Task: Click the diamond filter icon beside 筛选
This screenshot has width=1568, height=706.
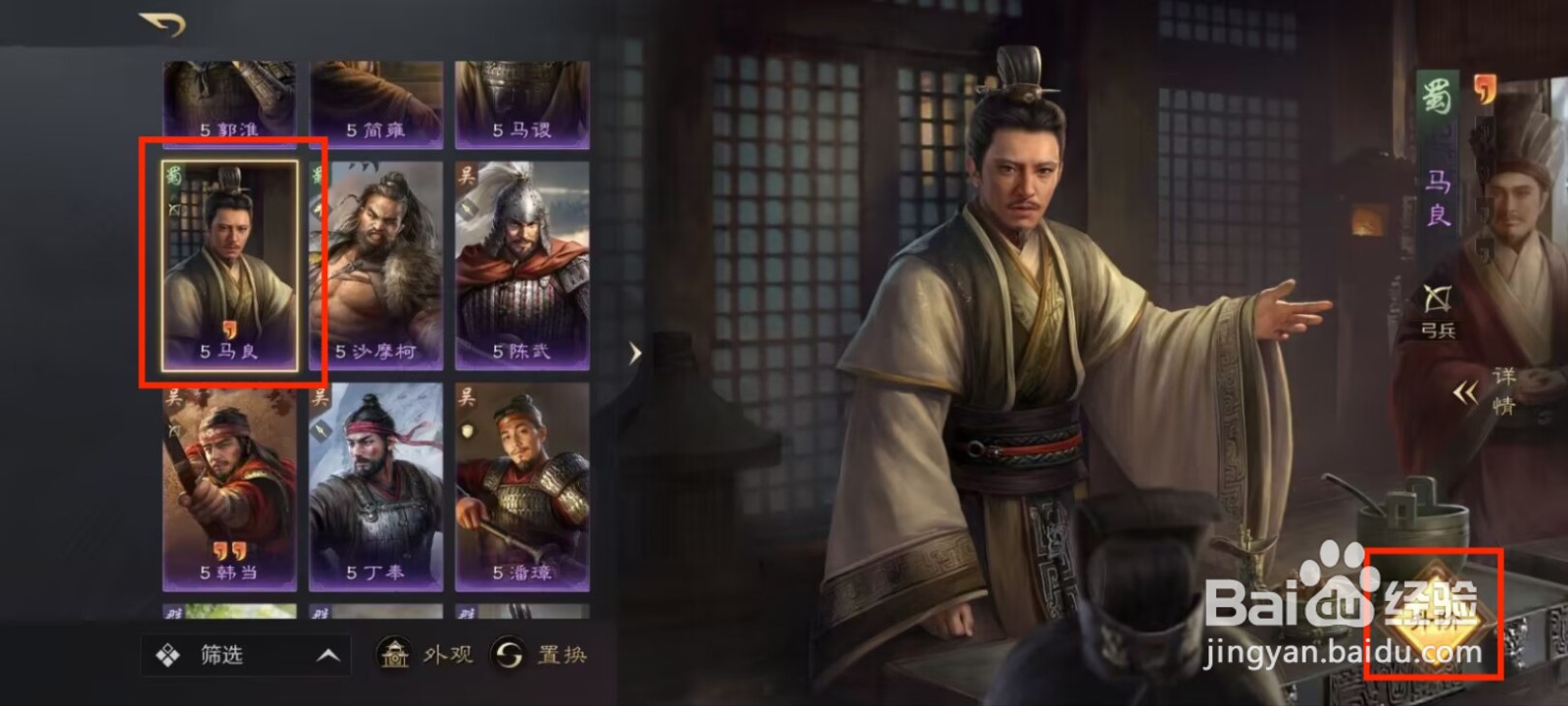Action: pyautogui.click(x=169, y=652)
